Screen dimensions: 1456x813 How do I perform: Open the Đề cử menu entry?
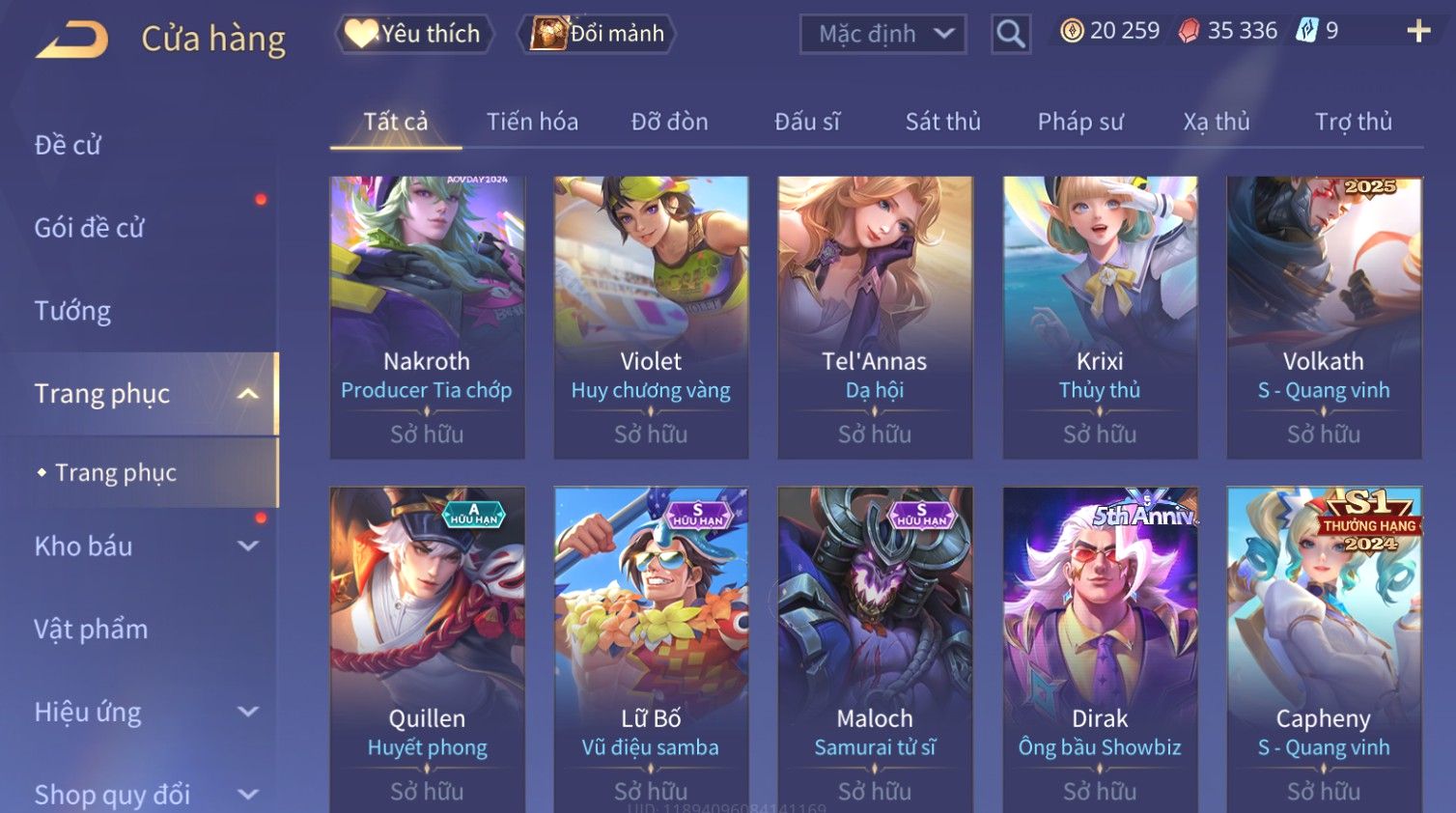(x=68, y=145)
